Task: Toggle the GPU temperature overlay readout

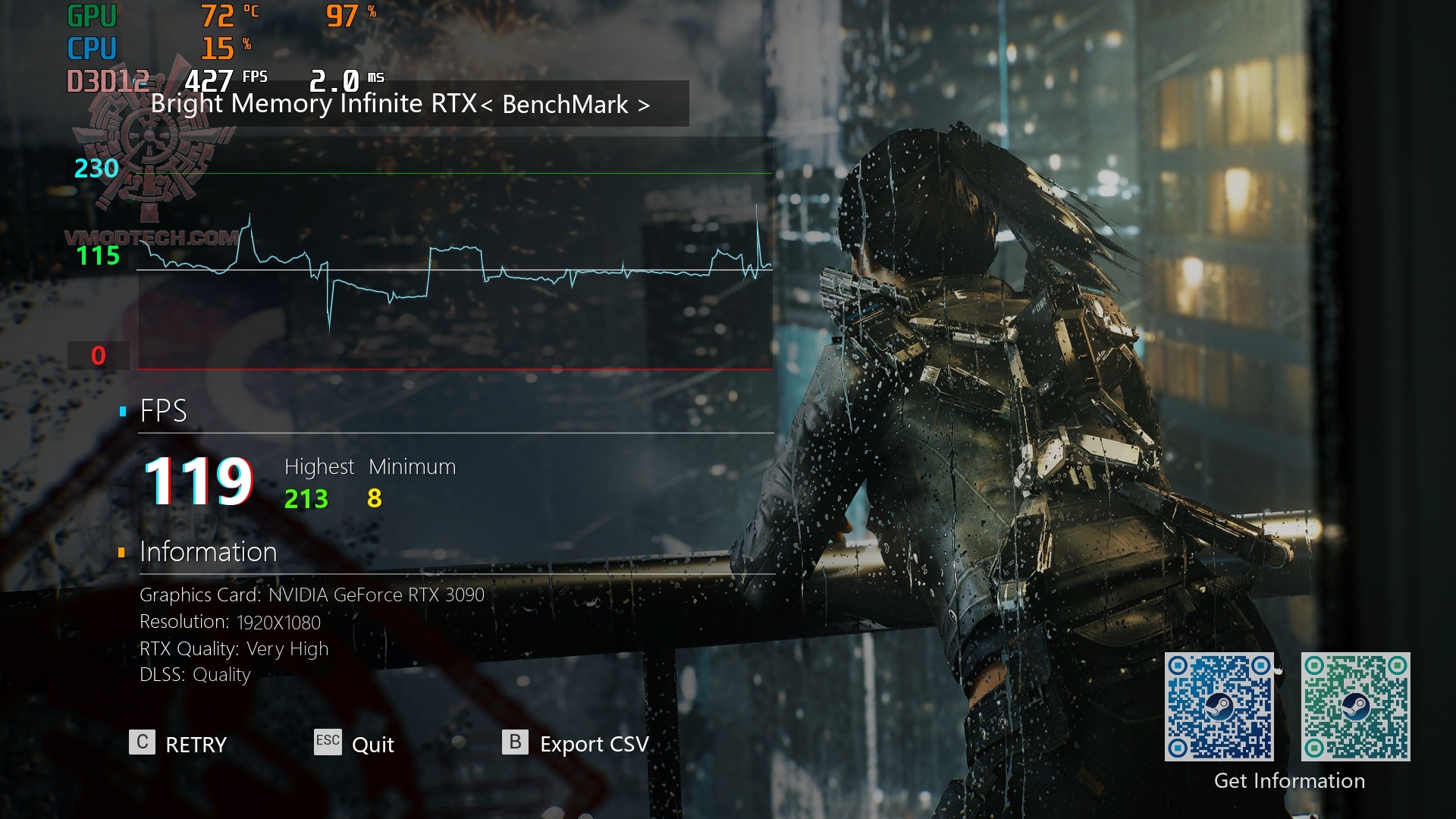Action: (222, 15)
